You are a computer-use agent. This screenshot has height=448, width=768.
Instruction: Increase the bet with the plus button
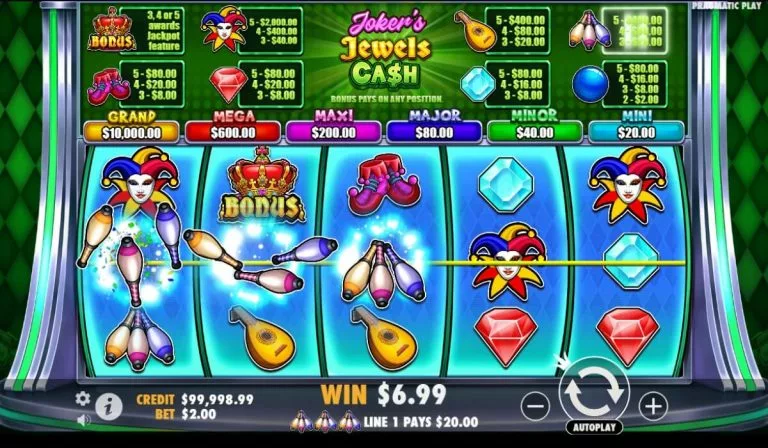point(652,406)
